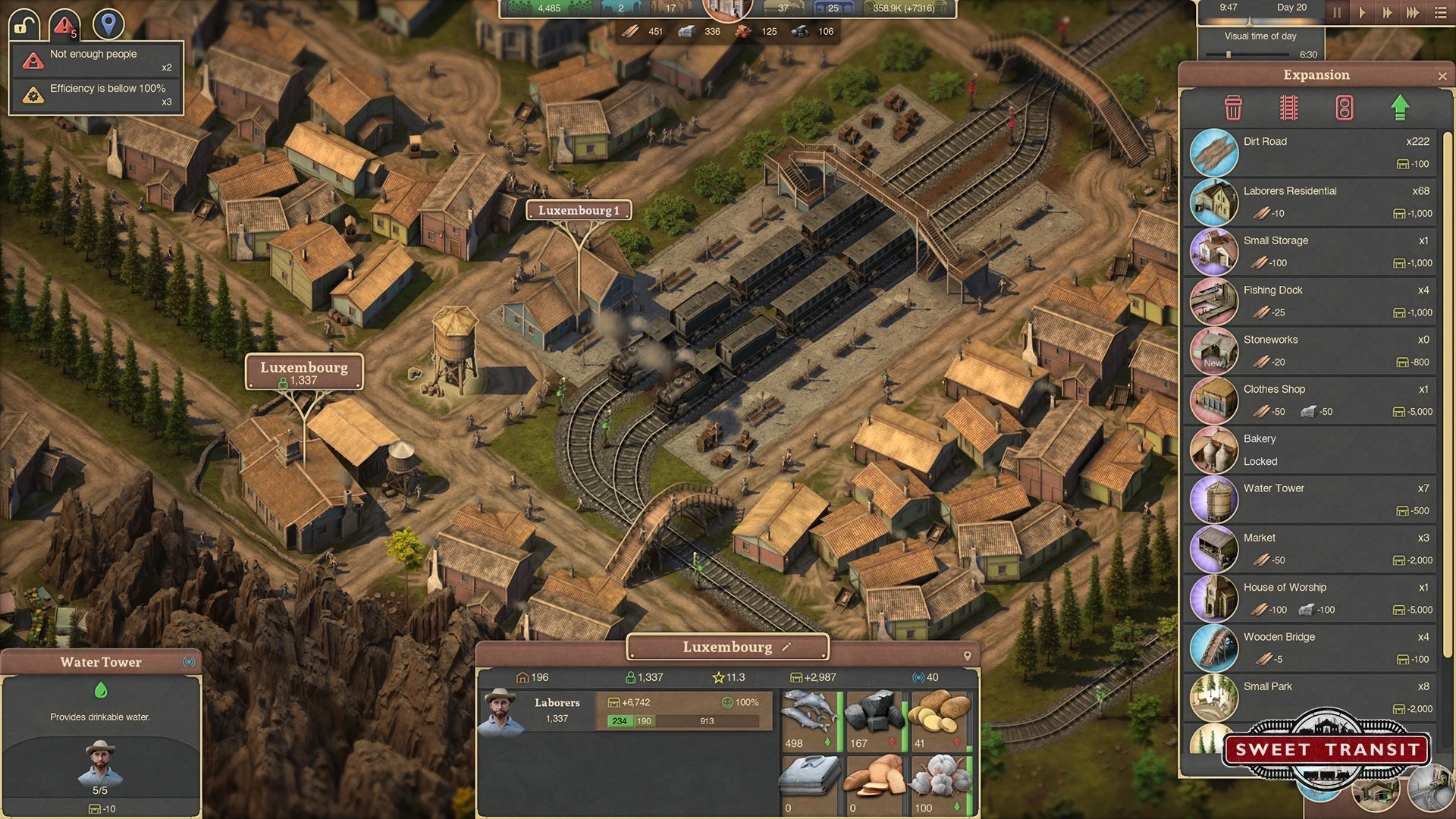This screenshot has width=1456, height=819.
Task: Open the 'Not enough people' alert
Action: click(96, 60)
